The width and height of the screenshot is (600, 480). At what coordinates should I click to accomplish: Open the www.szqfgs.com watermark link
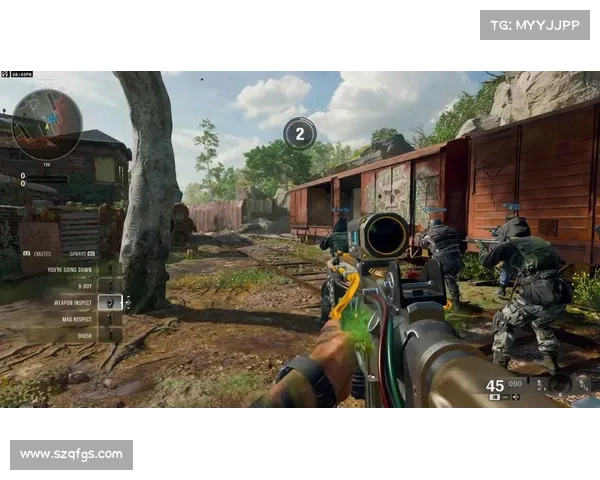72,455
